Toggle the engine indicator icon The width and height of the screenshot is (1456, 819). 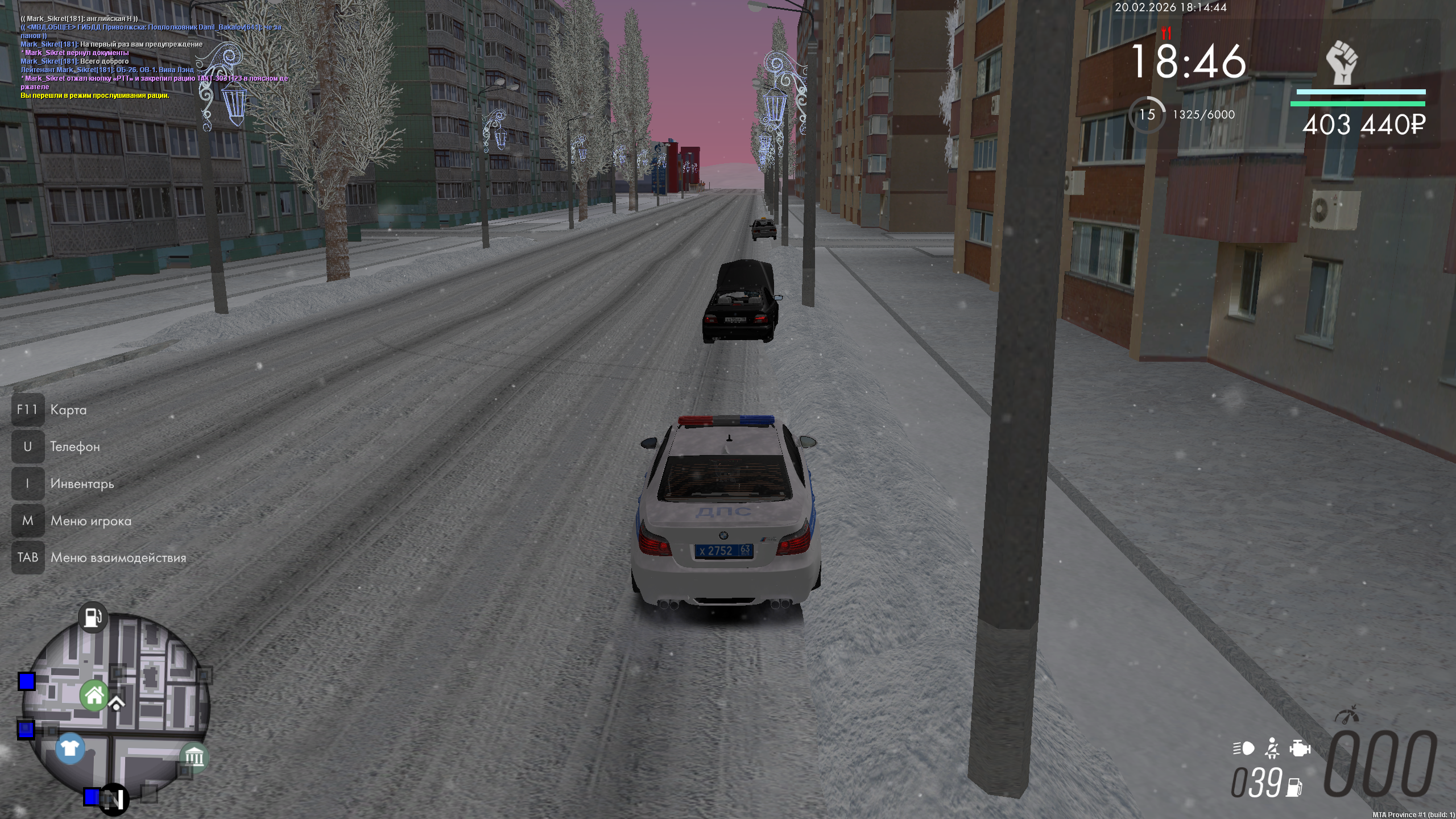pos(1300,748)
